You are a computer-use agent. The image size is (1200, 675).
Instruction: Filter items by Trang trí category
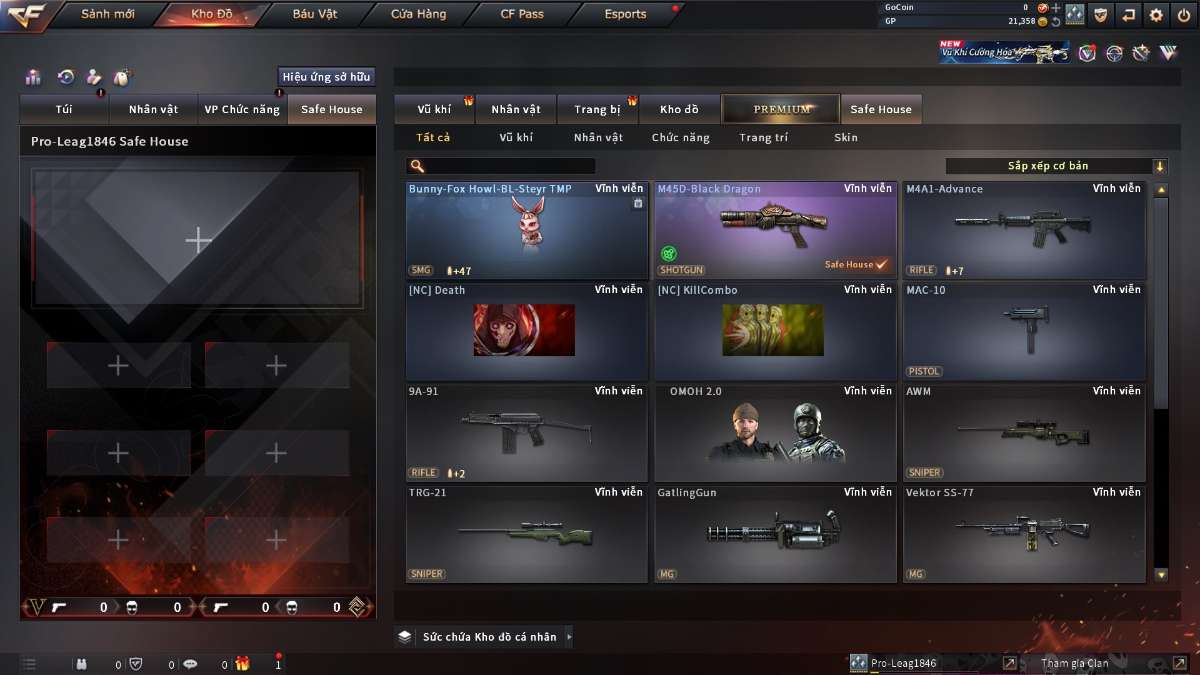point(763,138)
